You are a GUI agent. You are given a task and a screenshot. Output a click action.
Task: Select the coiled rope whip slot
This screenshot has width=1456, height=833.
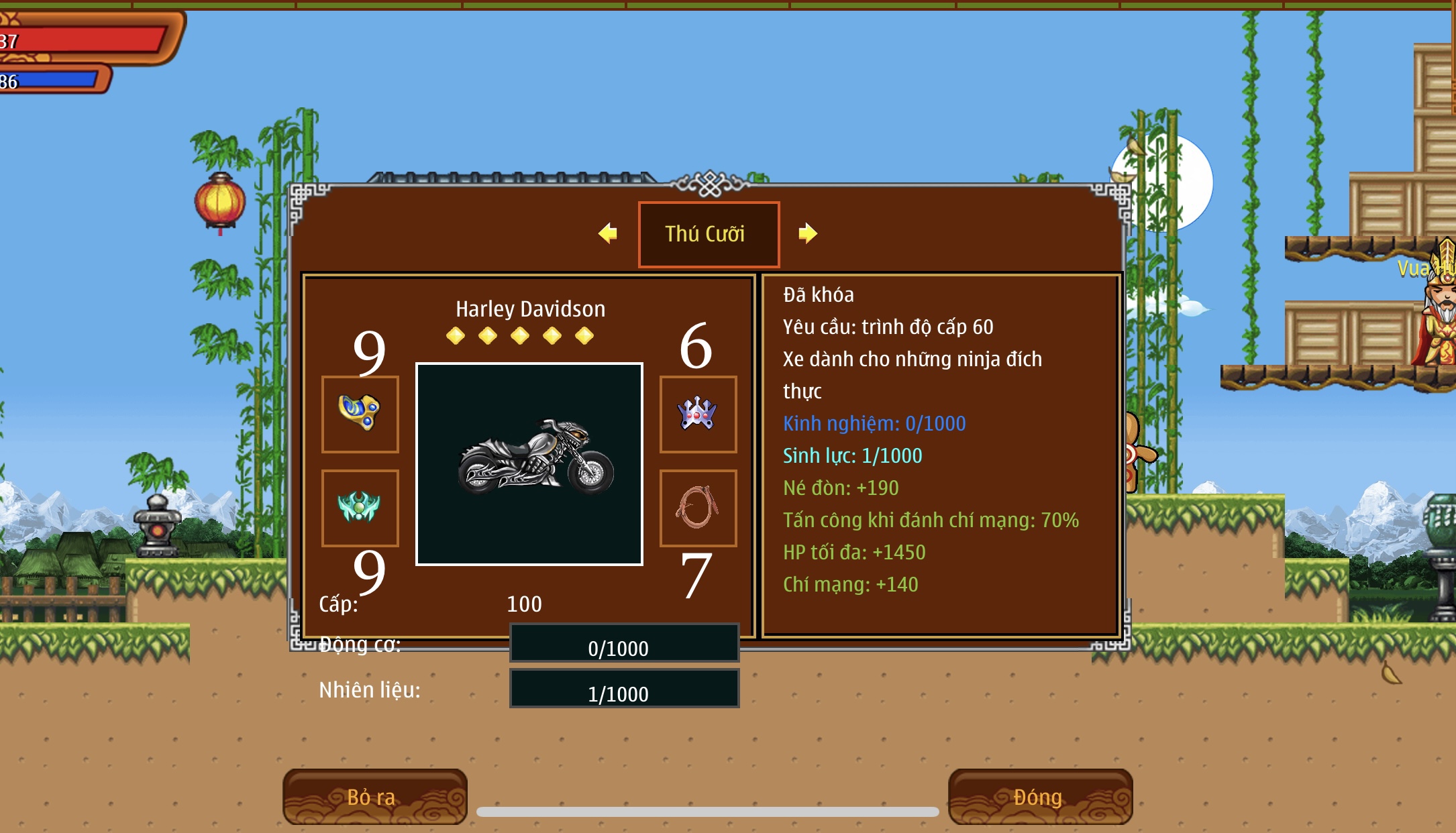tap(698, 508)
